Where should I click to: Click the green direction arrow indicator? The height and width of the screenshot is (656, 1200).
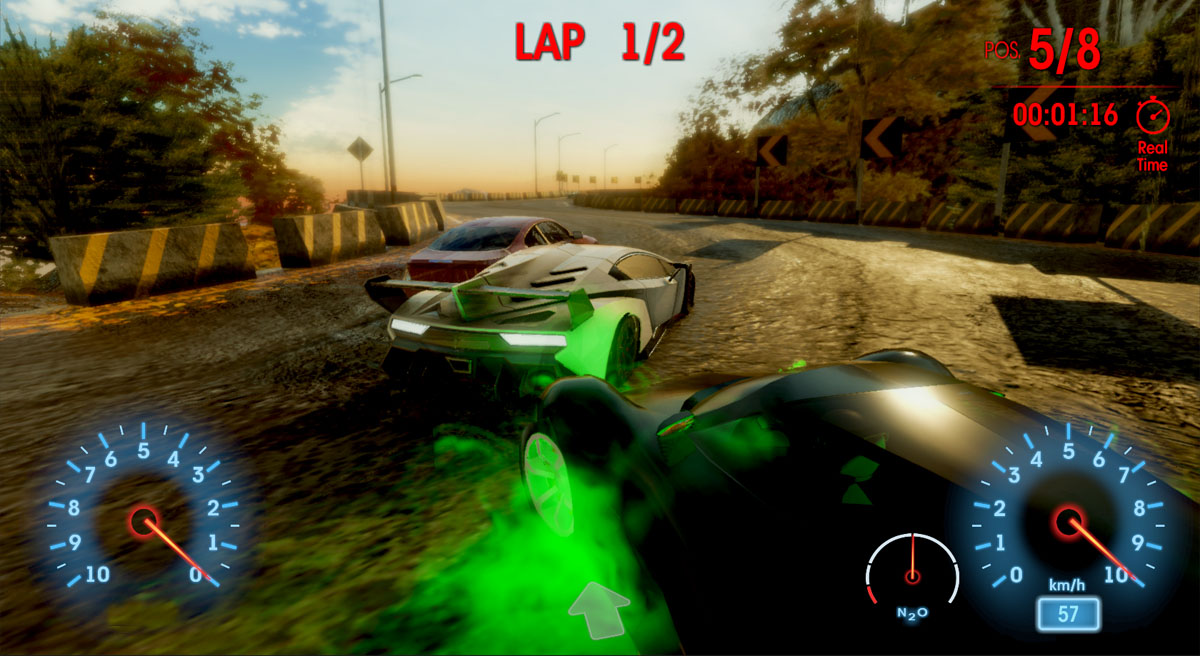click(599, 609)
